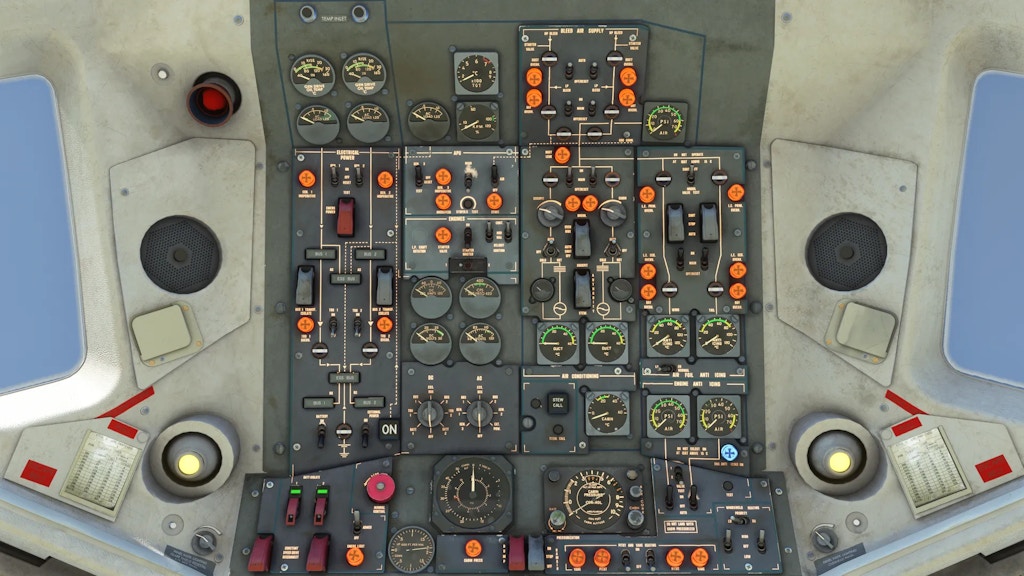Click the GEN 2 inoperative orange light
1024x576 pixels.
tap(385, 179)
